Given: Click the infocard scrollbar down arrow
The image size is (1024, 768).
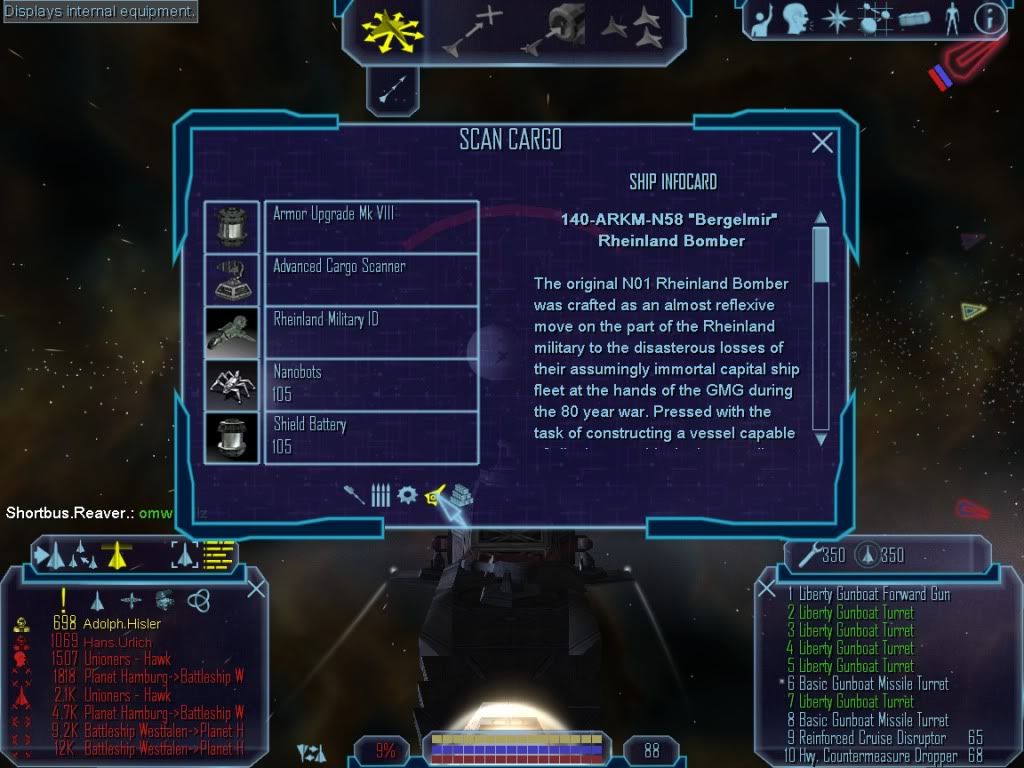Looking at the screenshot, I should [821, 438].
